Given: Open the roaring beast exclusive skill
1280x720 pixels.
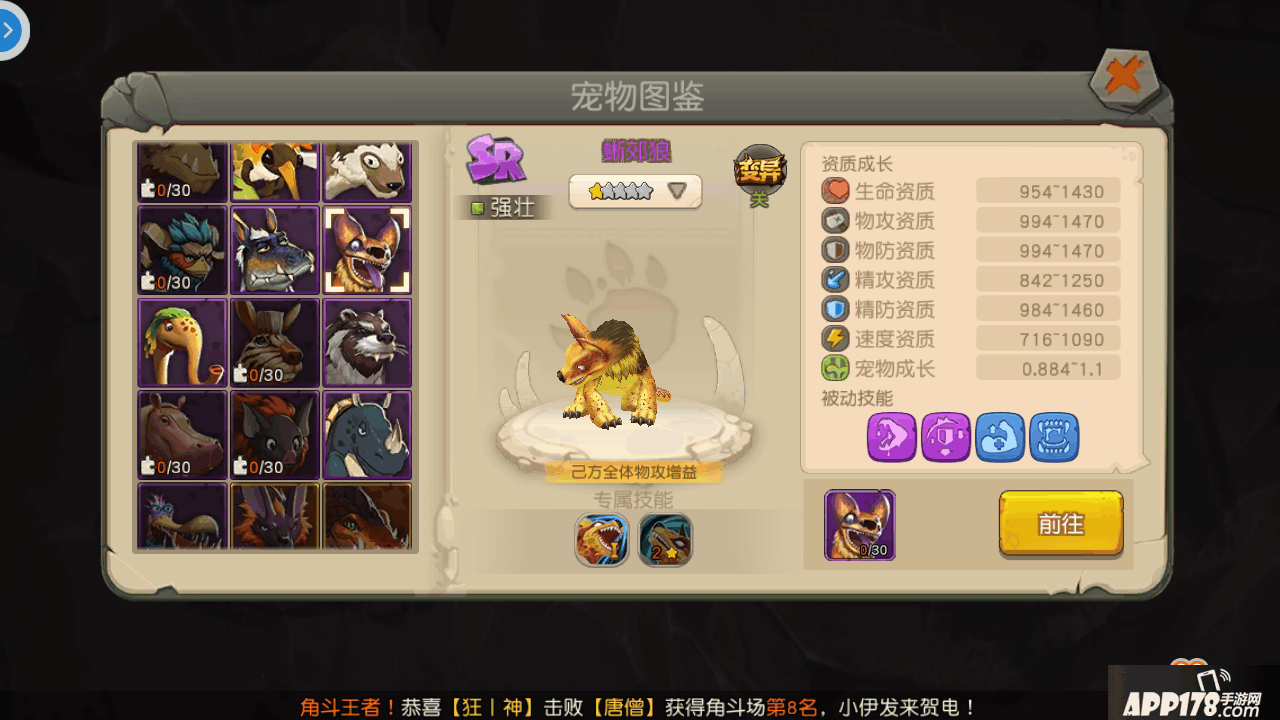Looking at the screenshot, I should [x=602, y=540].
